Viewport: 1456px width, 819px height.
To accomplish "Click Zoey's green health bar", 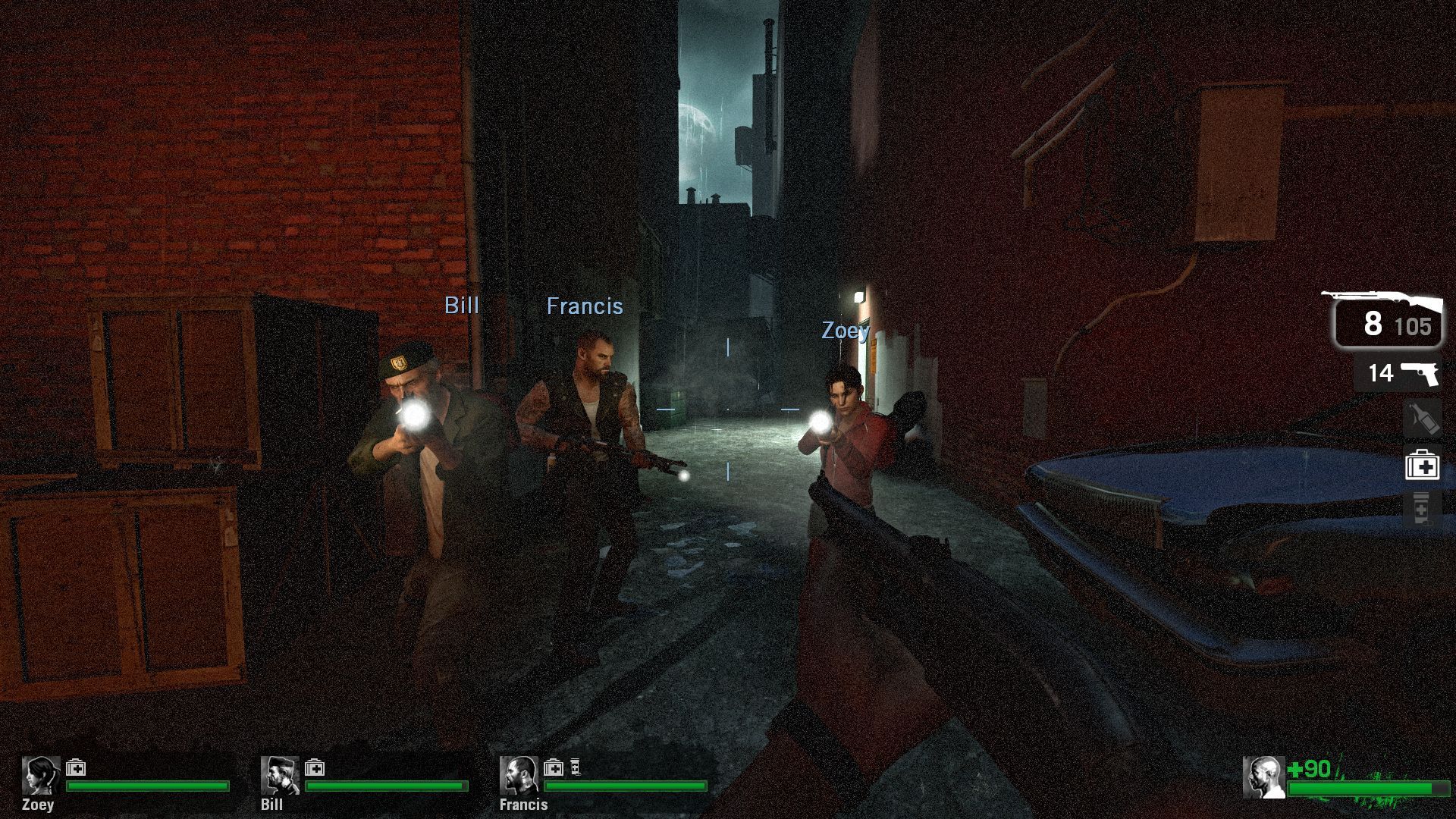I will click(148, 786).
